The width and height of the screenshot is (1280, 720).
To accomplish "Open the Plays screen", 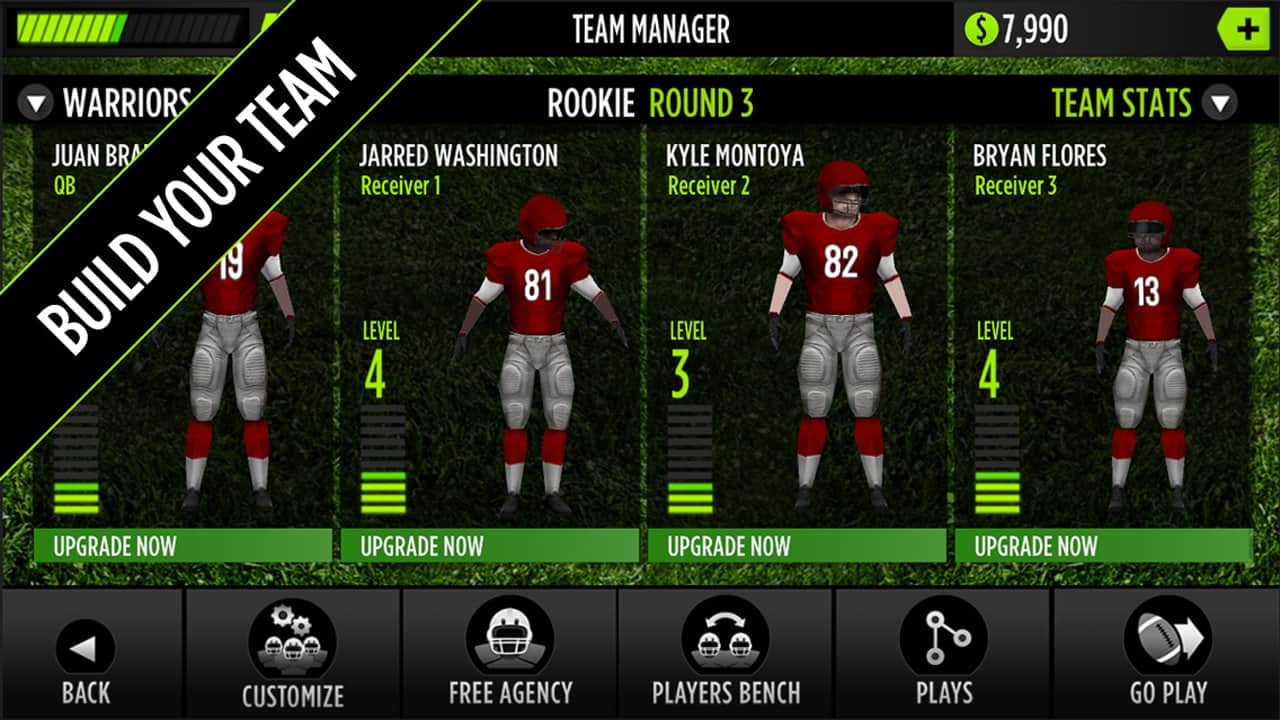I will pyautogui.click(x=943, y=655).
